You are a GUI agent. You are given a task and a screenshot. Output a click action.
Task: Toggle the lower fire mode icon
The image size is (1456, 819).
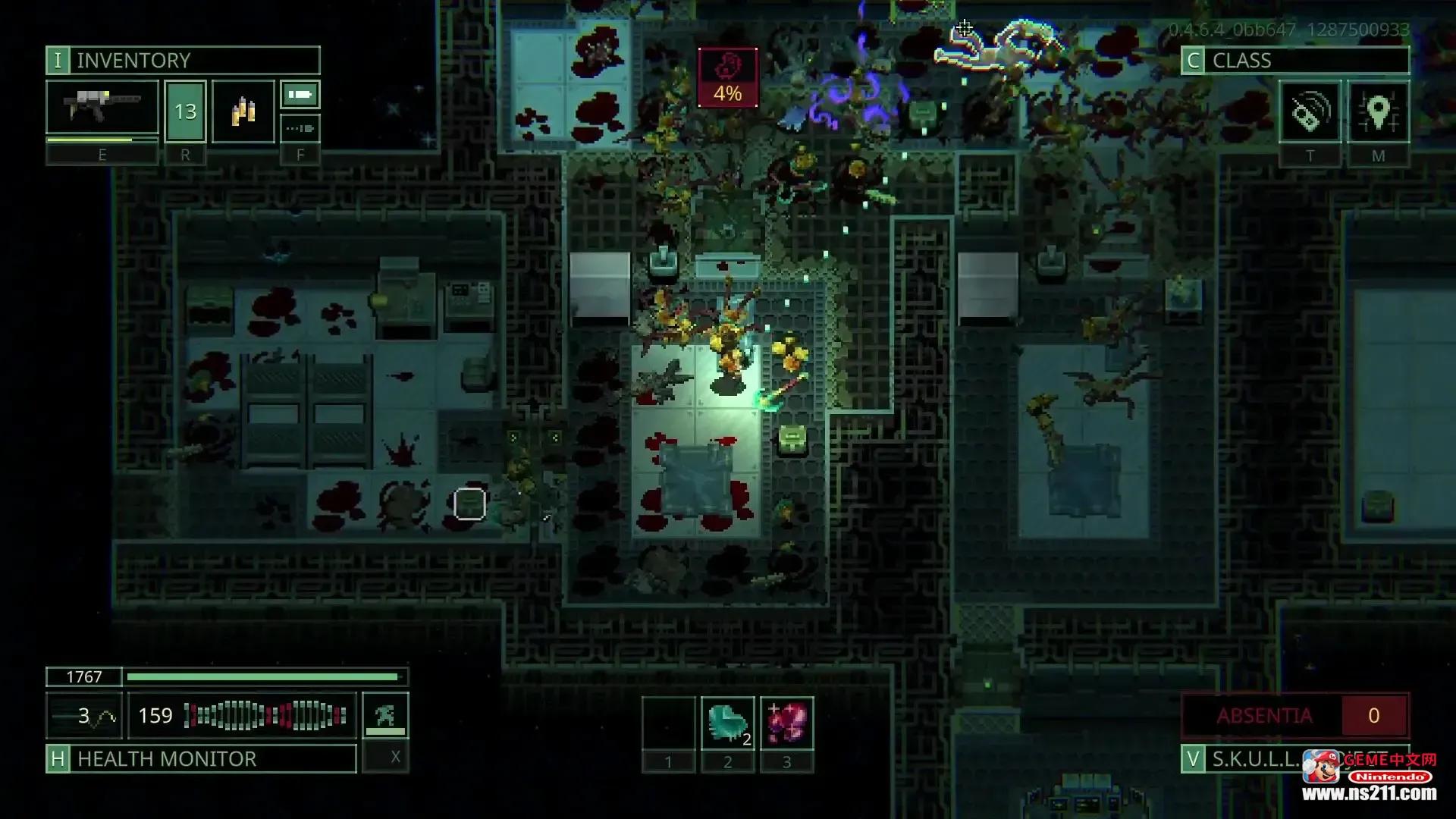(x=300, y=128)
